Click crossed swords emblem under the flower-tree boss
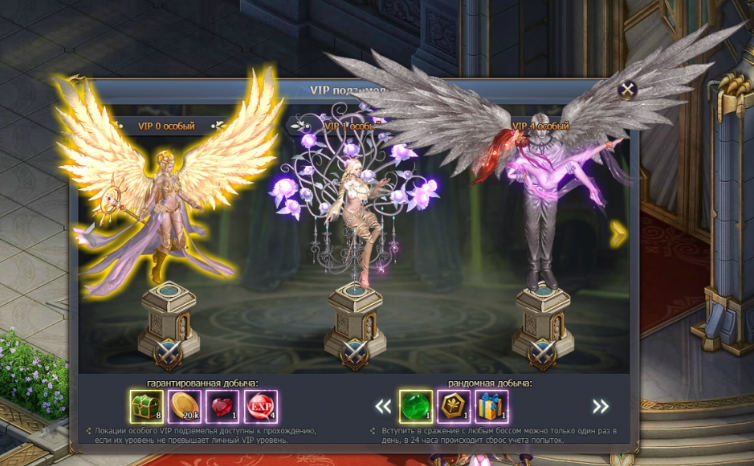Screen dimensions: 754x466 click(x=353, y=351)
